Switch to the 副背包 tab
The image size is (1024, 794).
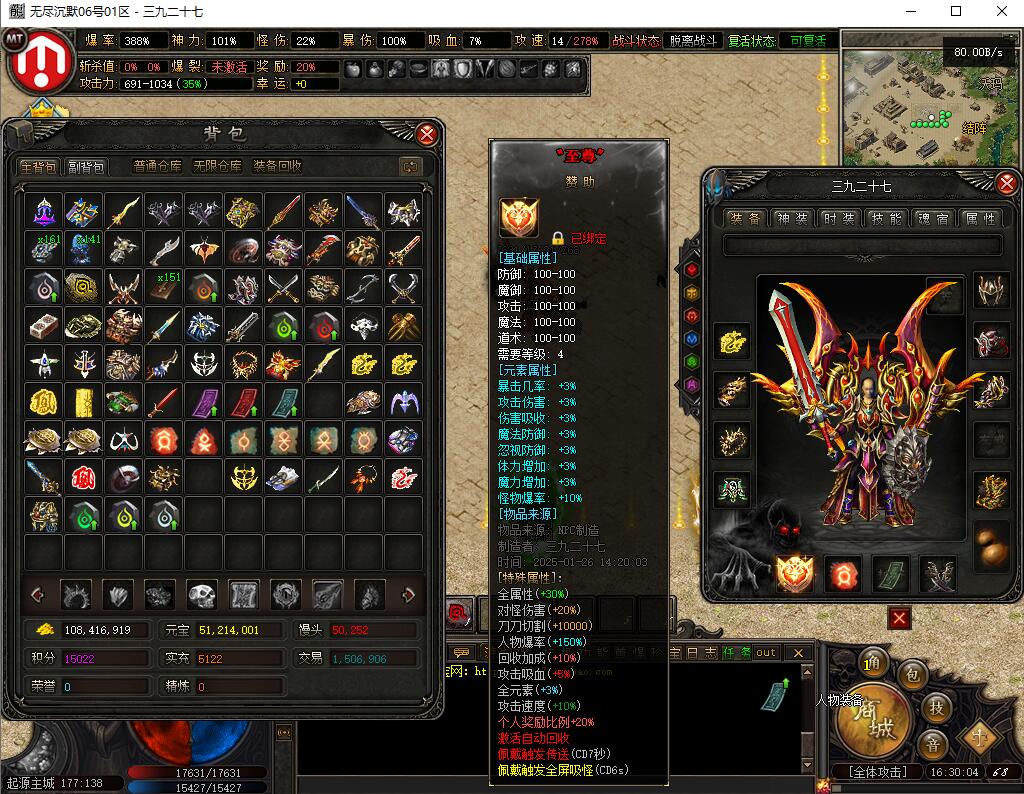pyautogui.click(x=86, y=167)
